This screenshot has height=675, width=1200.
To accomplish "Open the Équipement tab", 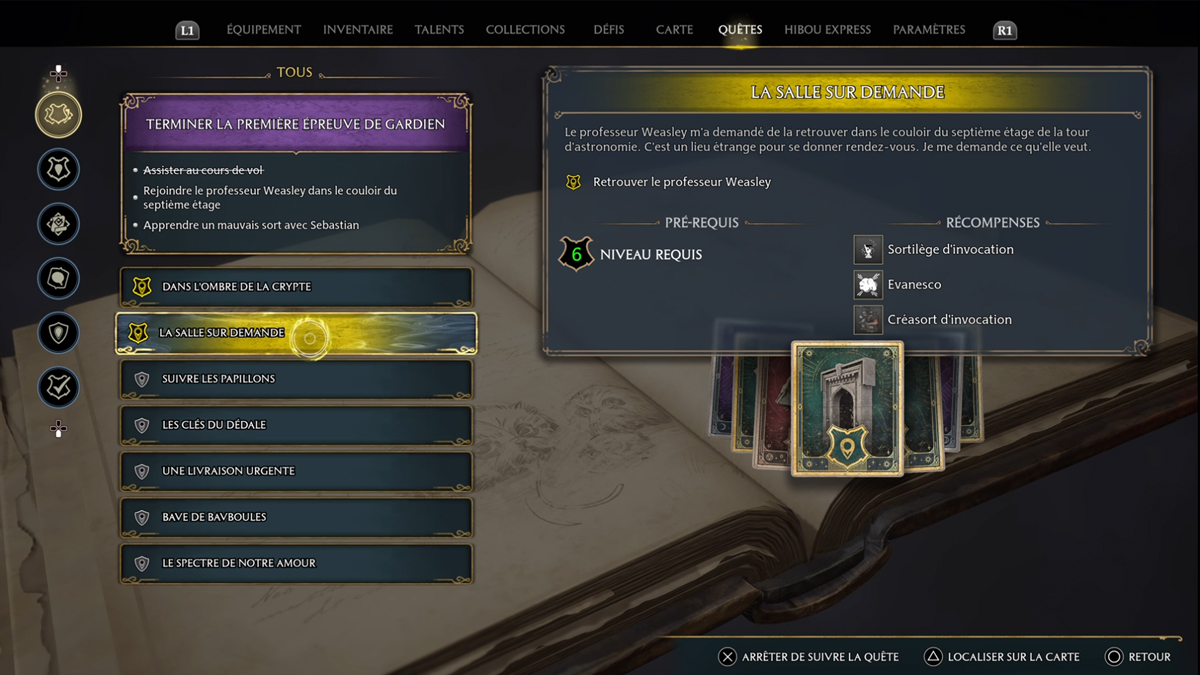I will pyautogui.click(x=264, y=30).
